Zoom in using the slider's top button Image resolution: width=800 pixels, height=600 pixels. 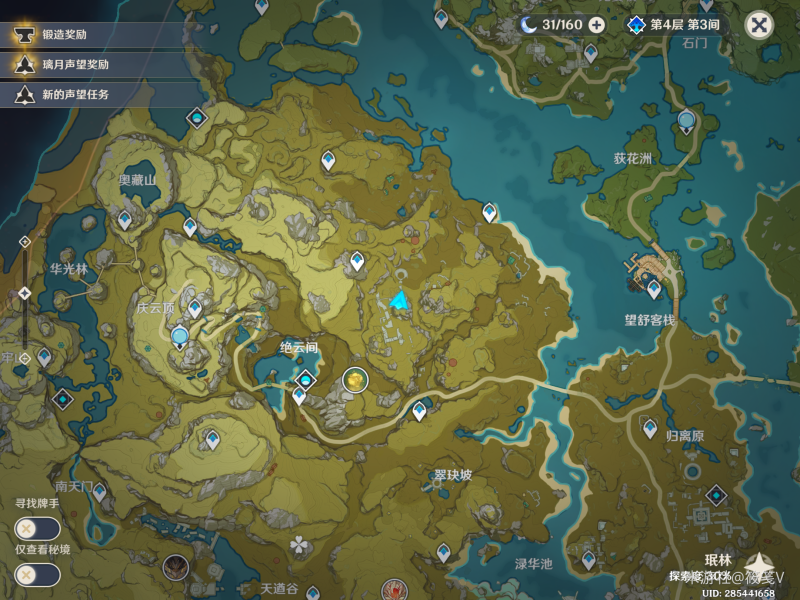(x=25, y=242)
